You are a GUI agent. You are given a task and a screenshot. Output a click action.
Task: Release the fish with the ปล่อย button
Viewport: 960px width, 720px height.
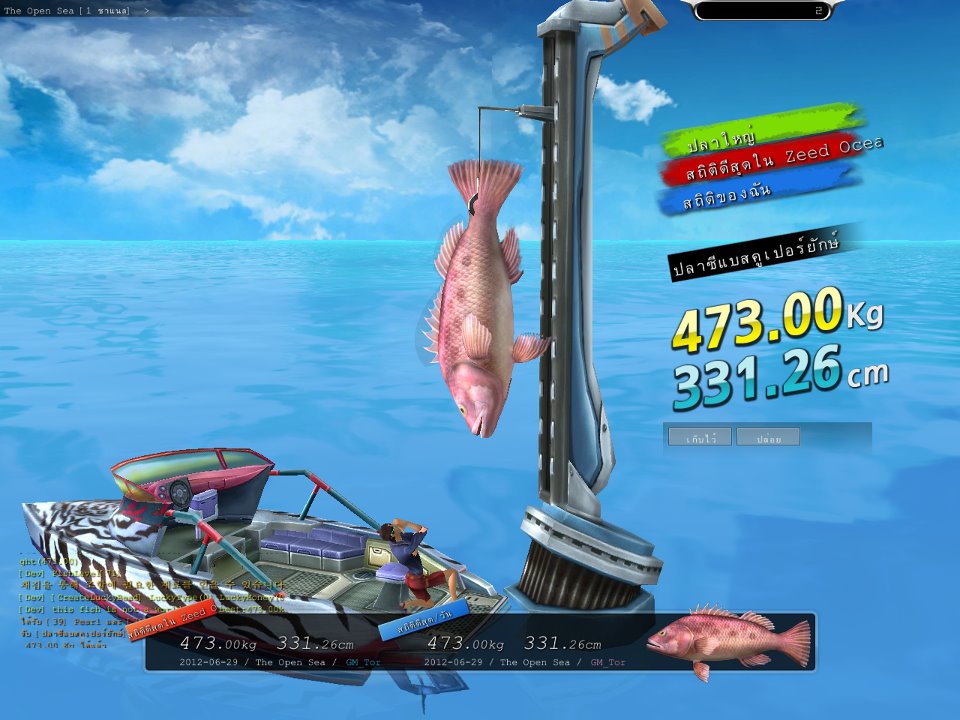(768, 437)
